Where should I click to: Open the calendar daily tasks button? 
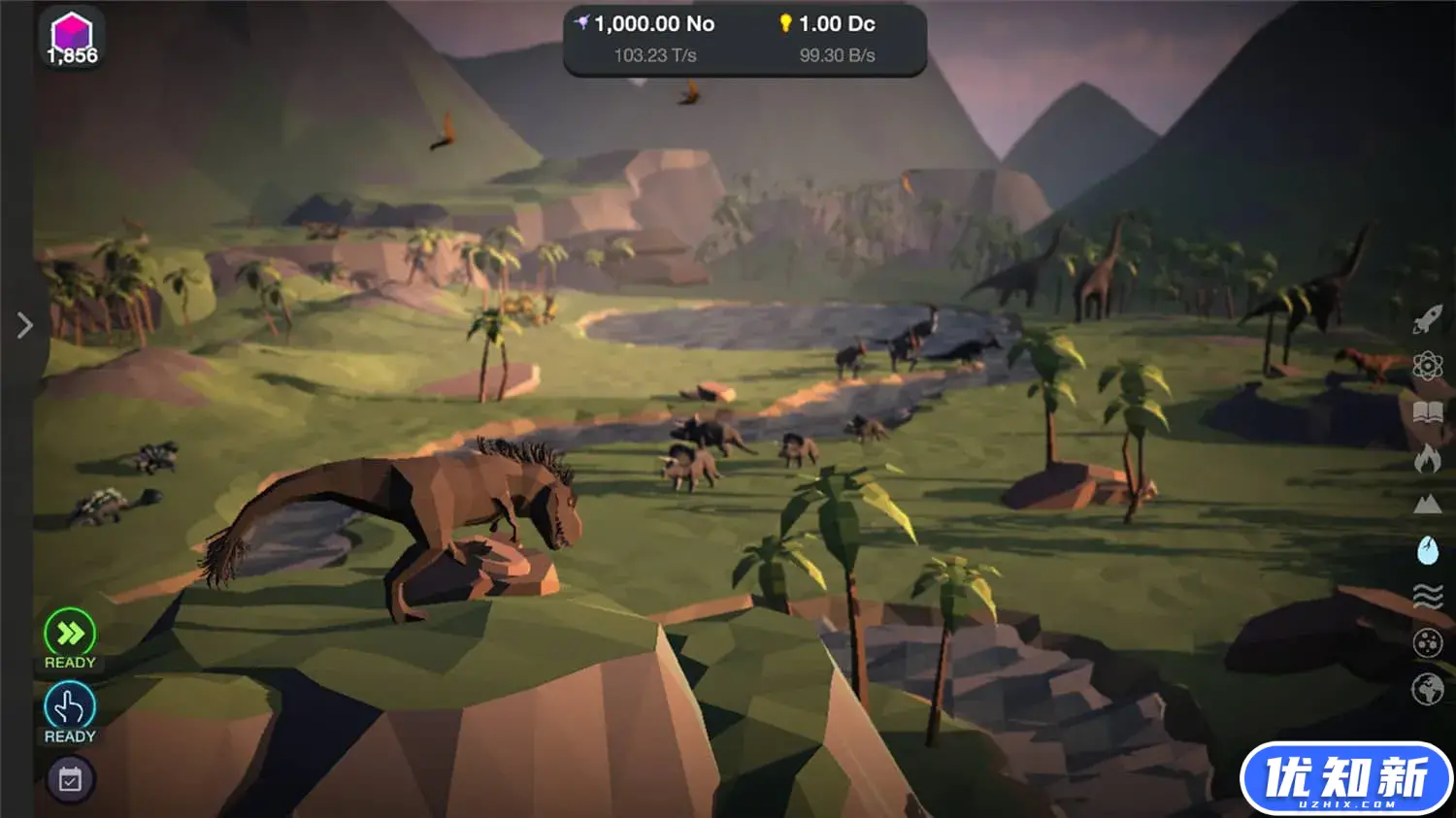click(70, 779)
